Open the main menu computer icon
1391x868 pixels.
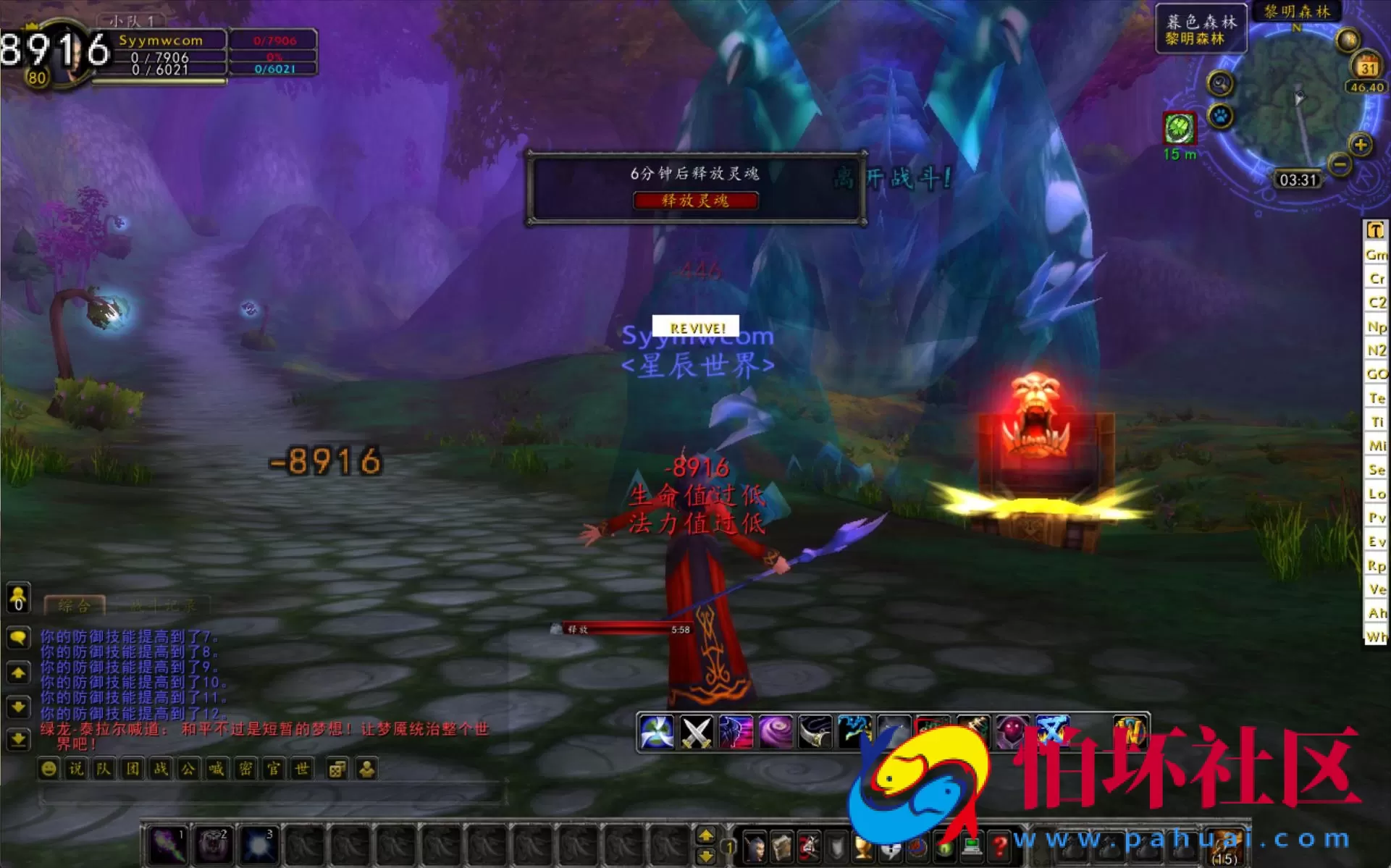coord(972,847)
